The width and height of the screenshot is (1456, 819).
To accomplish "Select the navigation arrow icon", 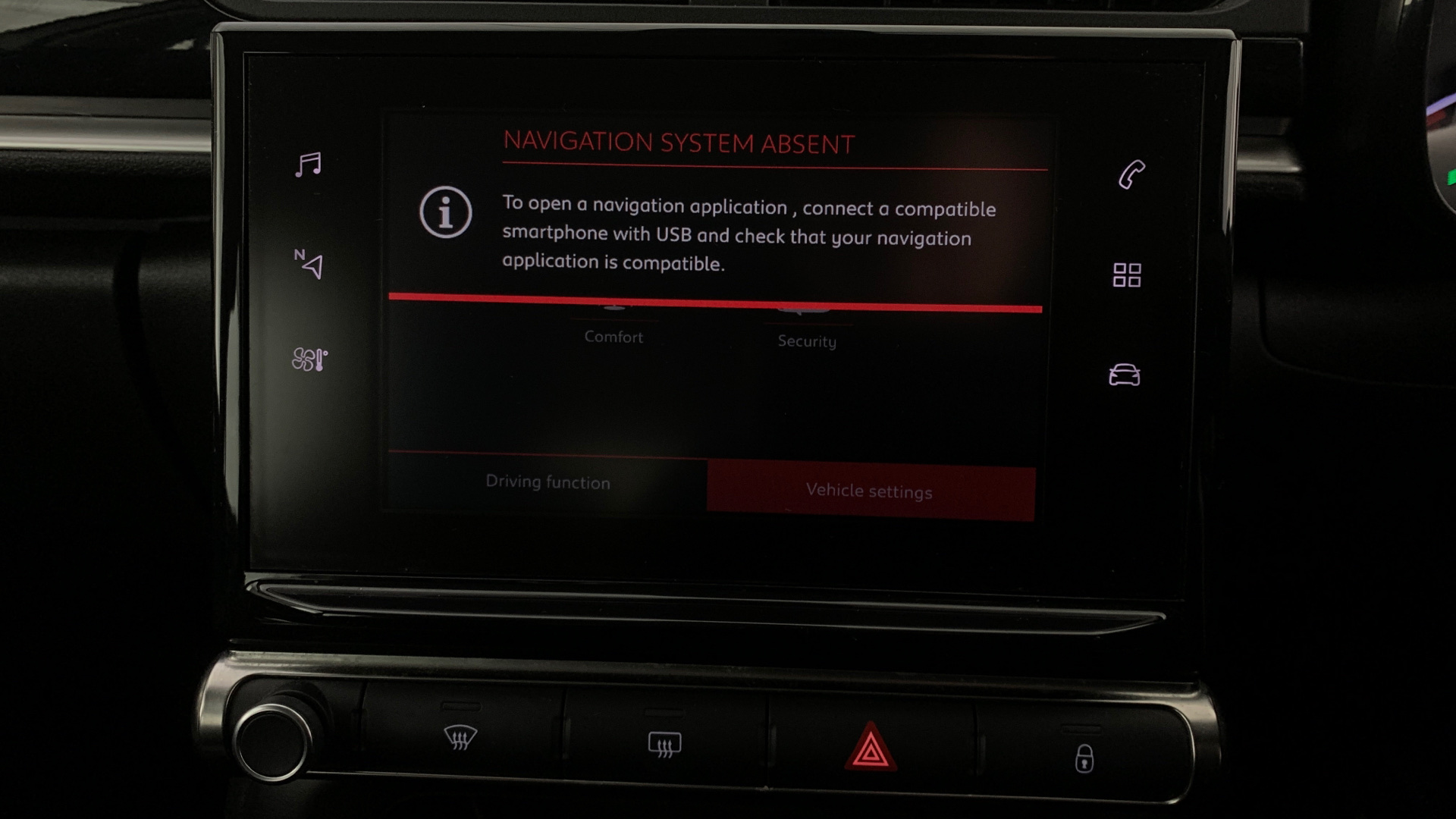I will (x=313, y=267).
